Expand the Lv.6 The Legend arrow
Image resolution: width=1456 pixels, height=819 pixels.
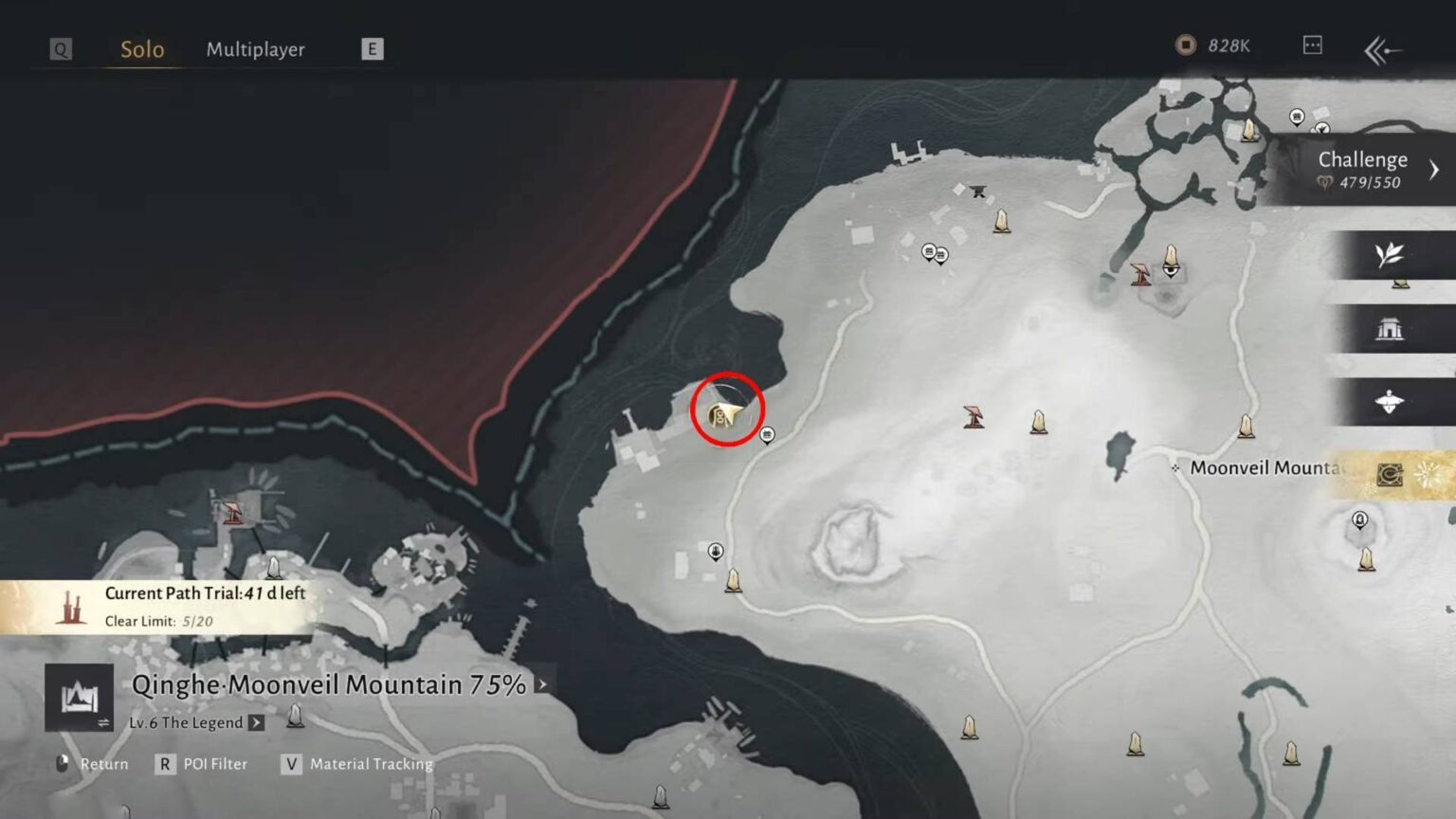point(256,723)
